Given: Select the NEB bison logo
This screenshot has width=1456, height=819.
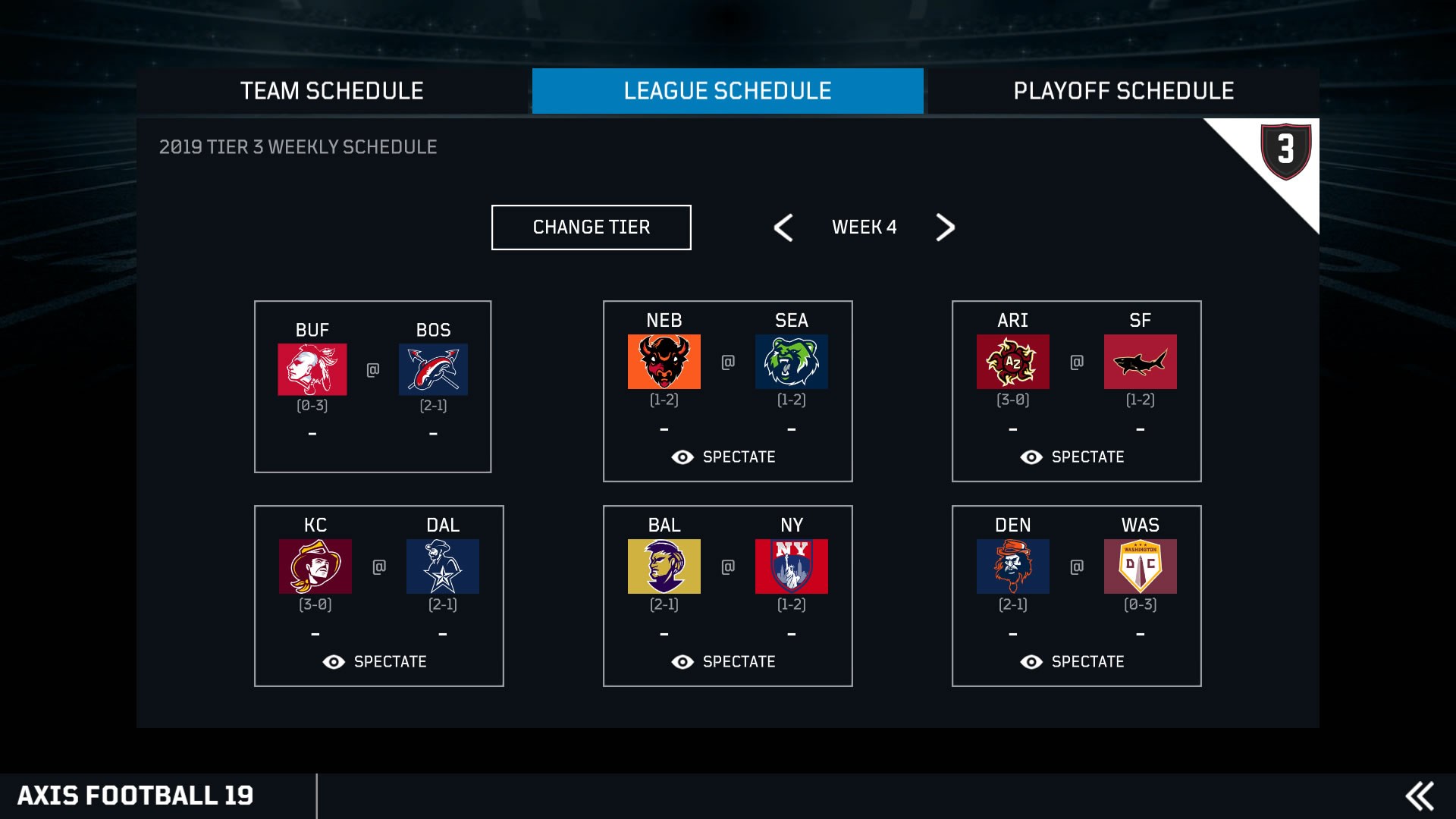Looking at the screenshot, I should click(x=664, y=362).
